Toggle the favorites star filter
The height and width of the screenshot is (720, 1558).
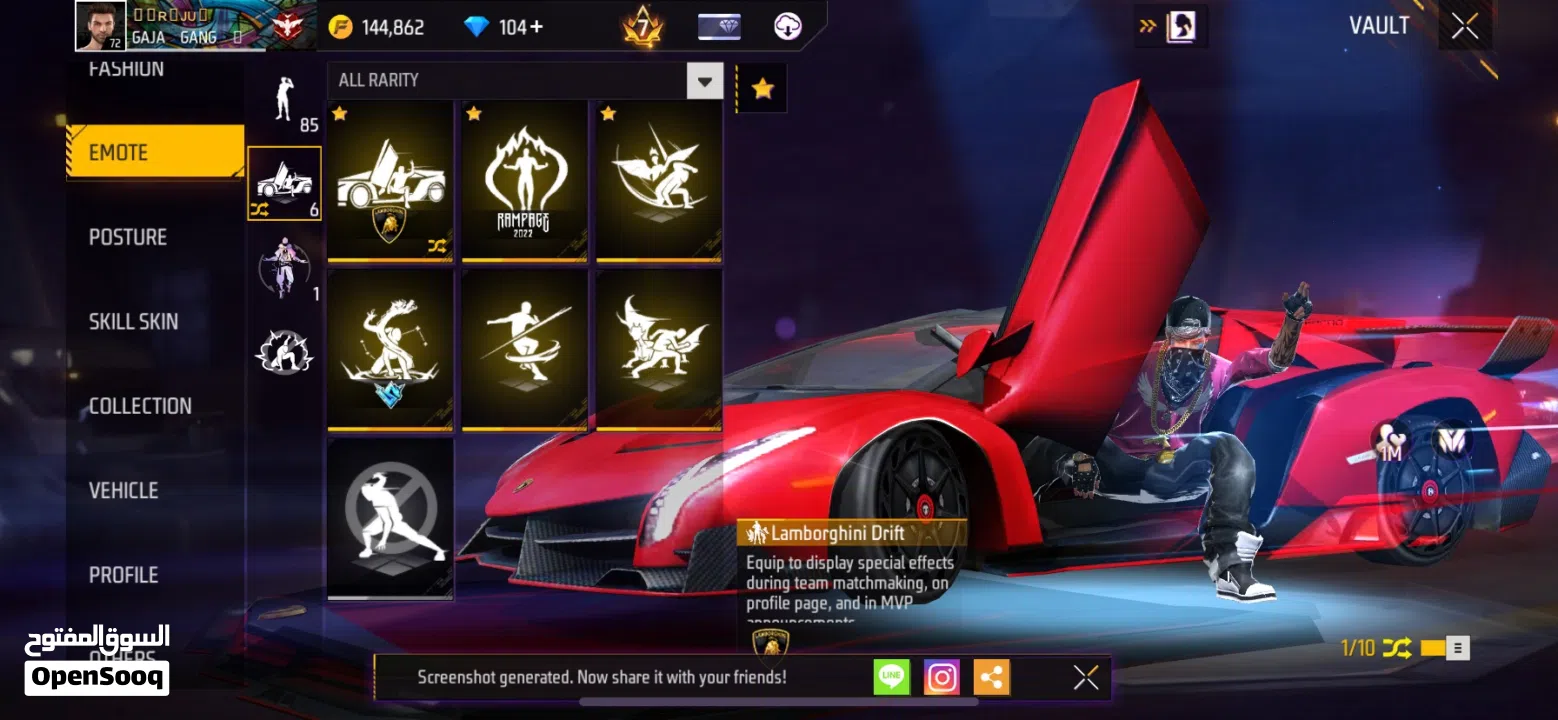coord(761,87)
